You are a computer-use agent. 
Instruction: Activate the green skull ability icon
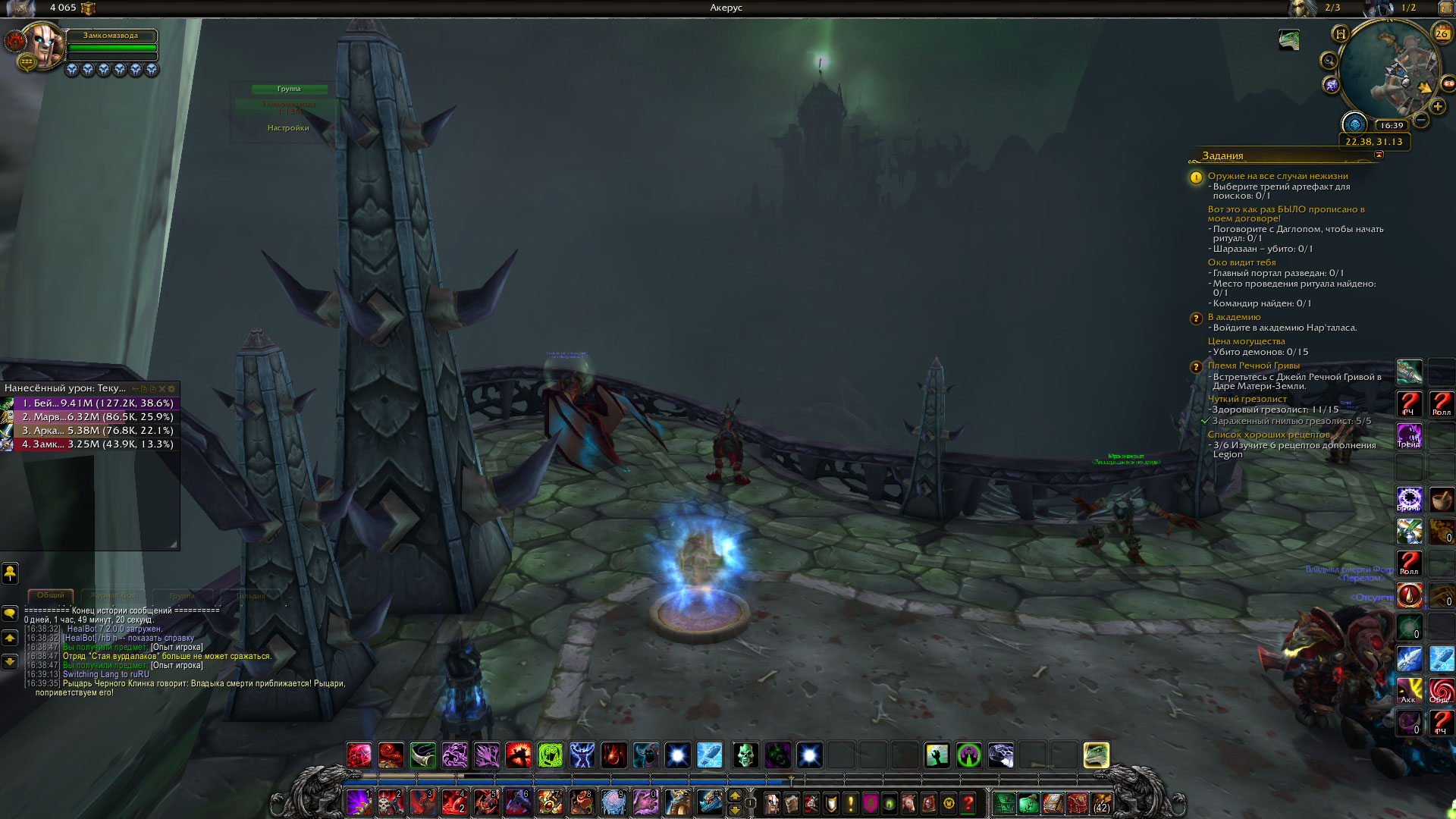[745, 755]
